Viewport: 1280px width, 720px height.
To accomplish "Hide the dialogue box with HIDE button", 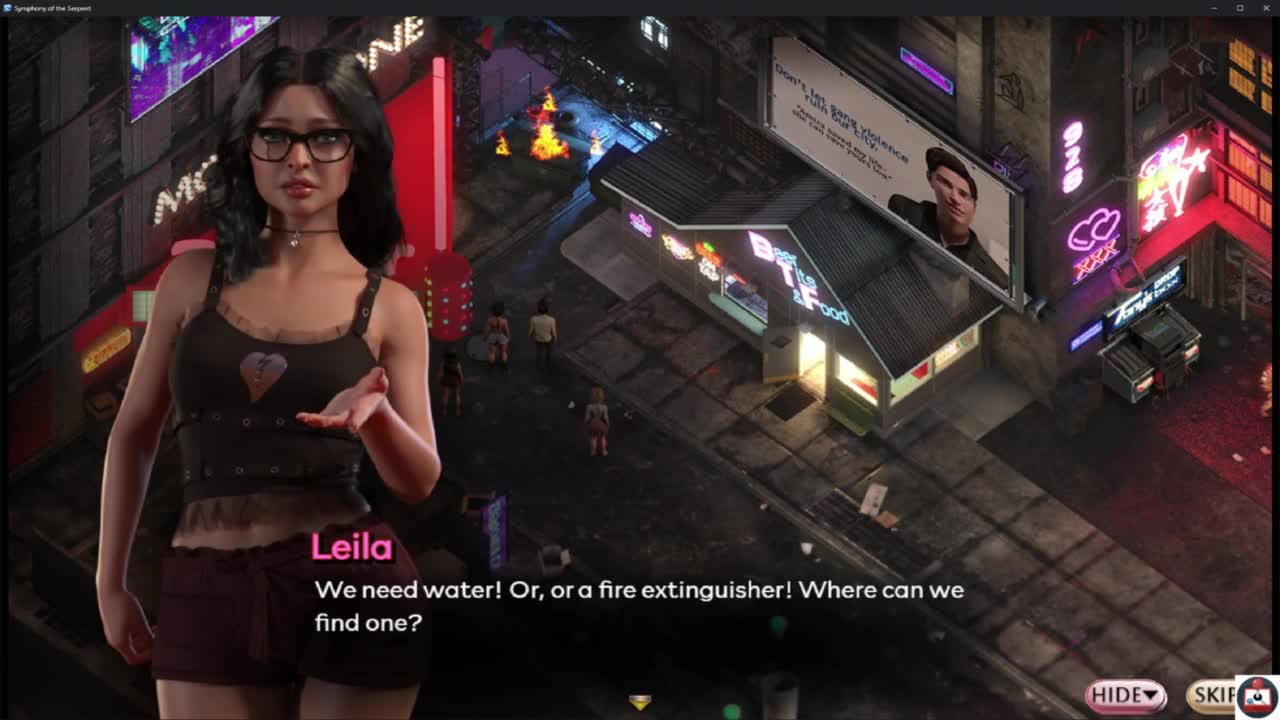I will (1125, 694).
